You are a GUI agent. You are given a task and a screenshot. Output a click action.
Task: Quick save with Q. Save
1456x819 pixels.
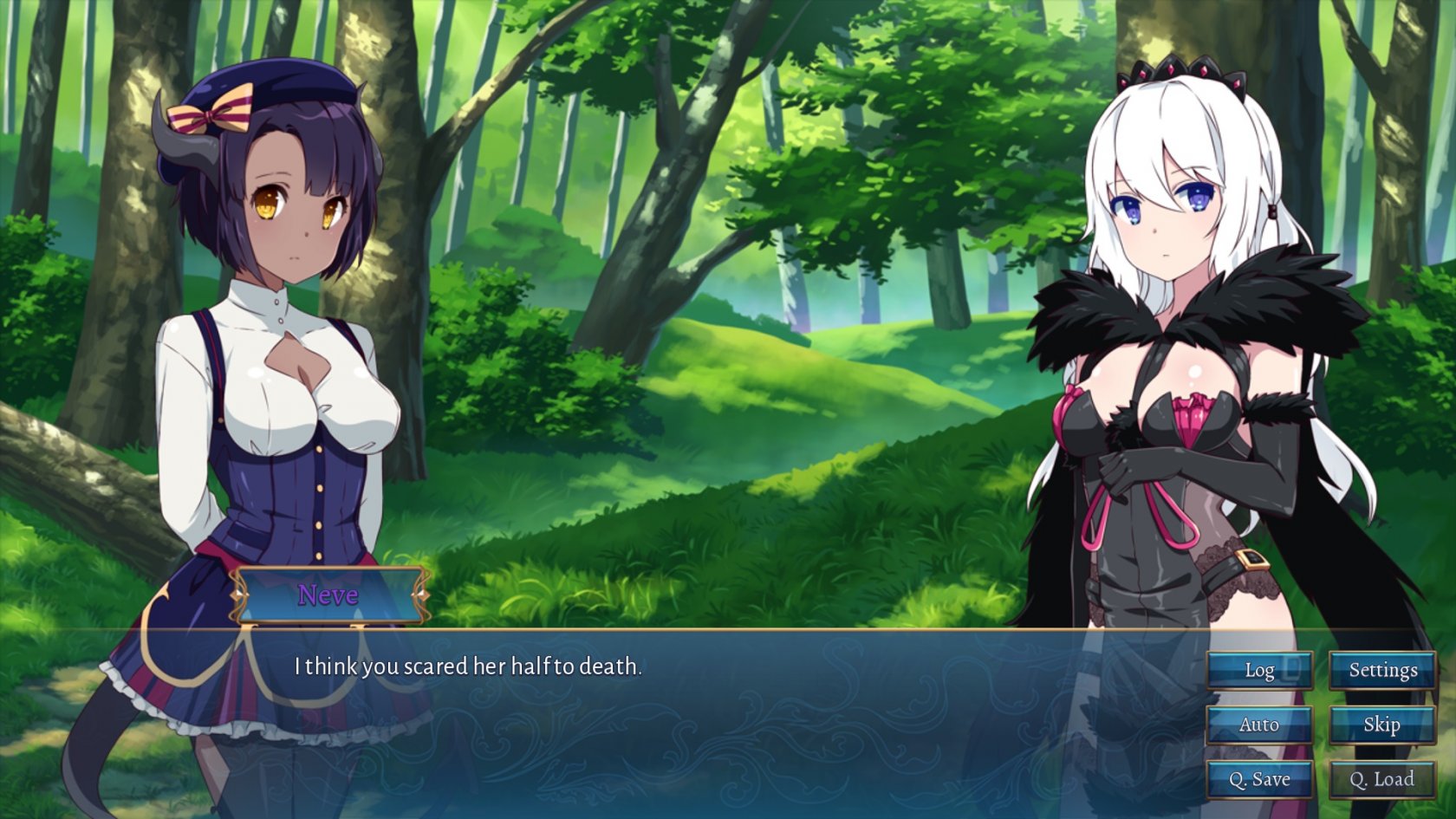(1259, 779)
